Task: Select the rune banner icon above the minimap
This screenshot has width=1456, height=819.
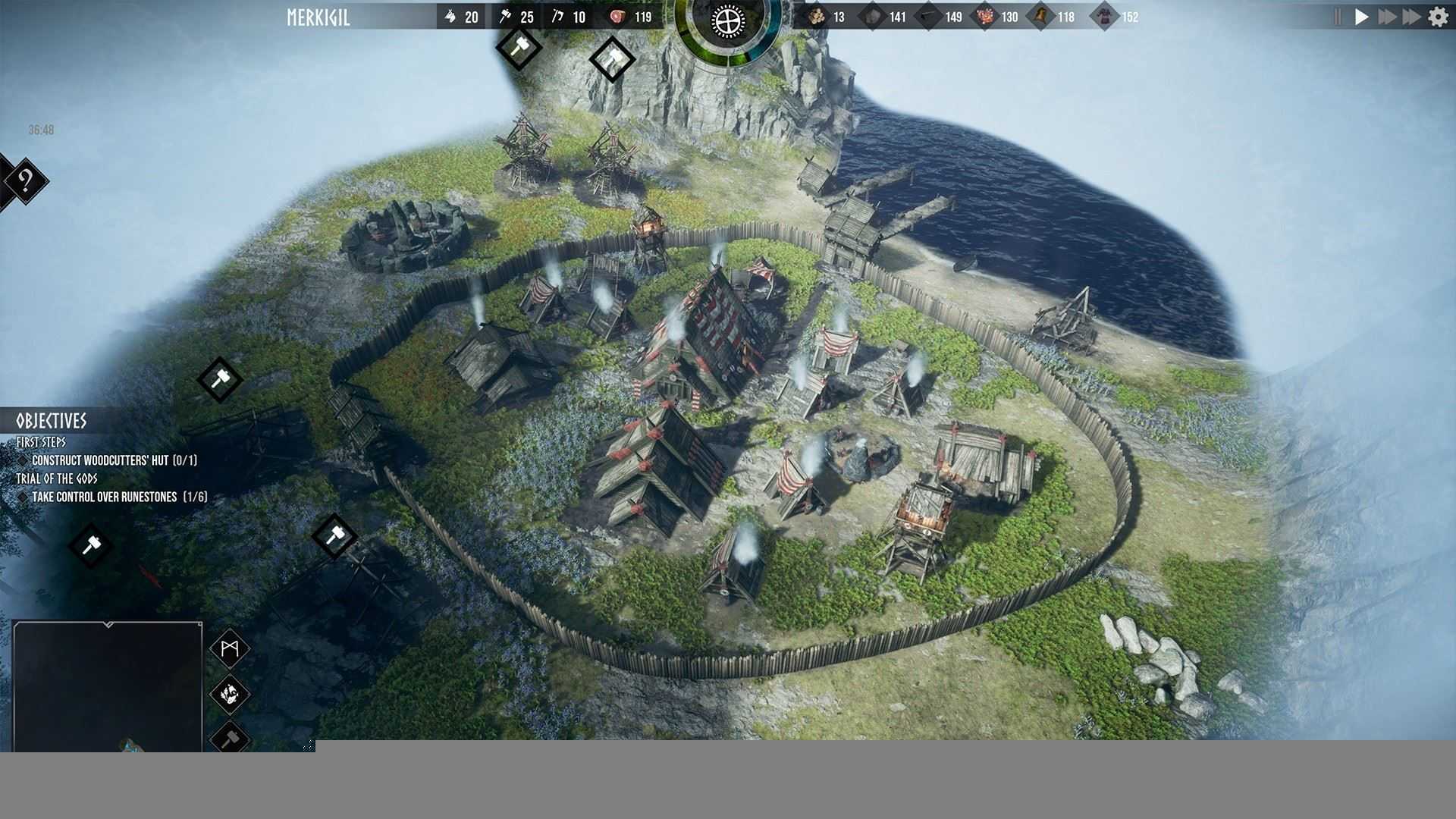Action: 231,648
